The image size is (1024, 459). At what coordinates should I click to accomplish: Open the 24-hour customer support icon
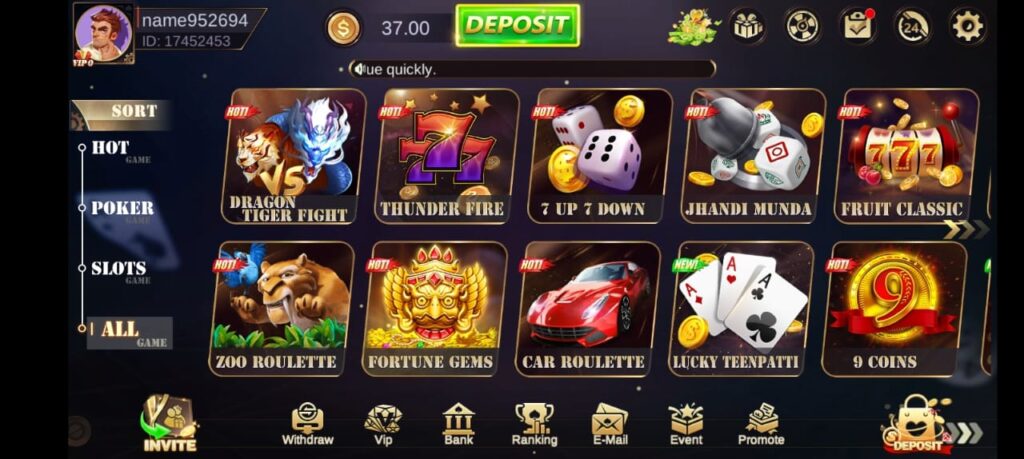tap(911, 26)
